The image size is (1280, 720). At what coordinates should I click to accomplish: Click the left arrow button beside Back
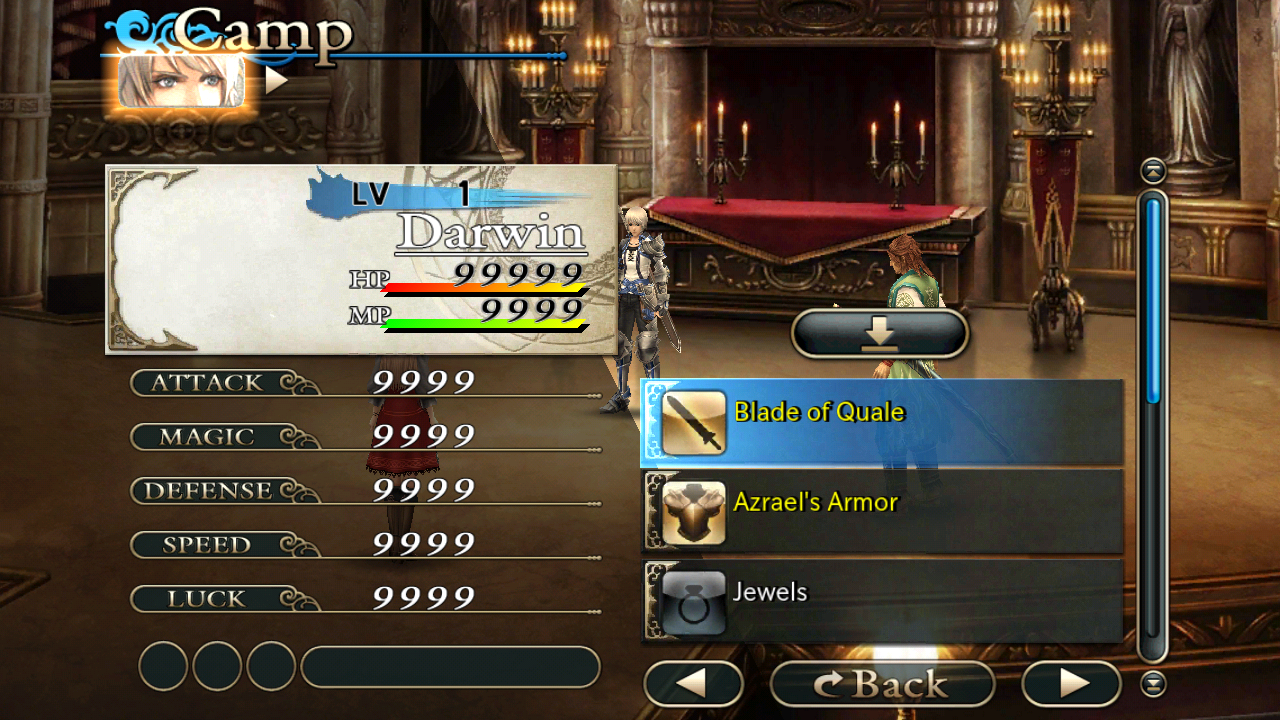(693, 684)
